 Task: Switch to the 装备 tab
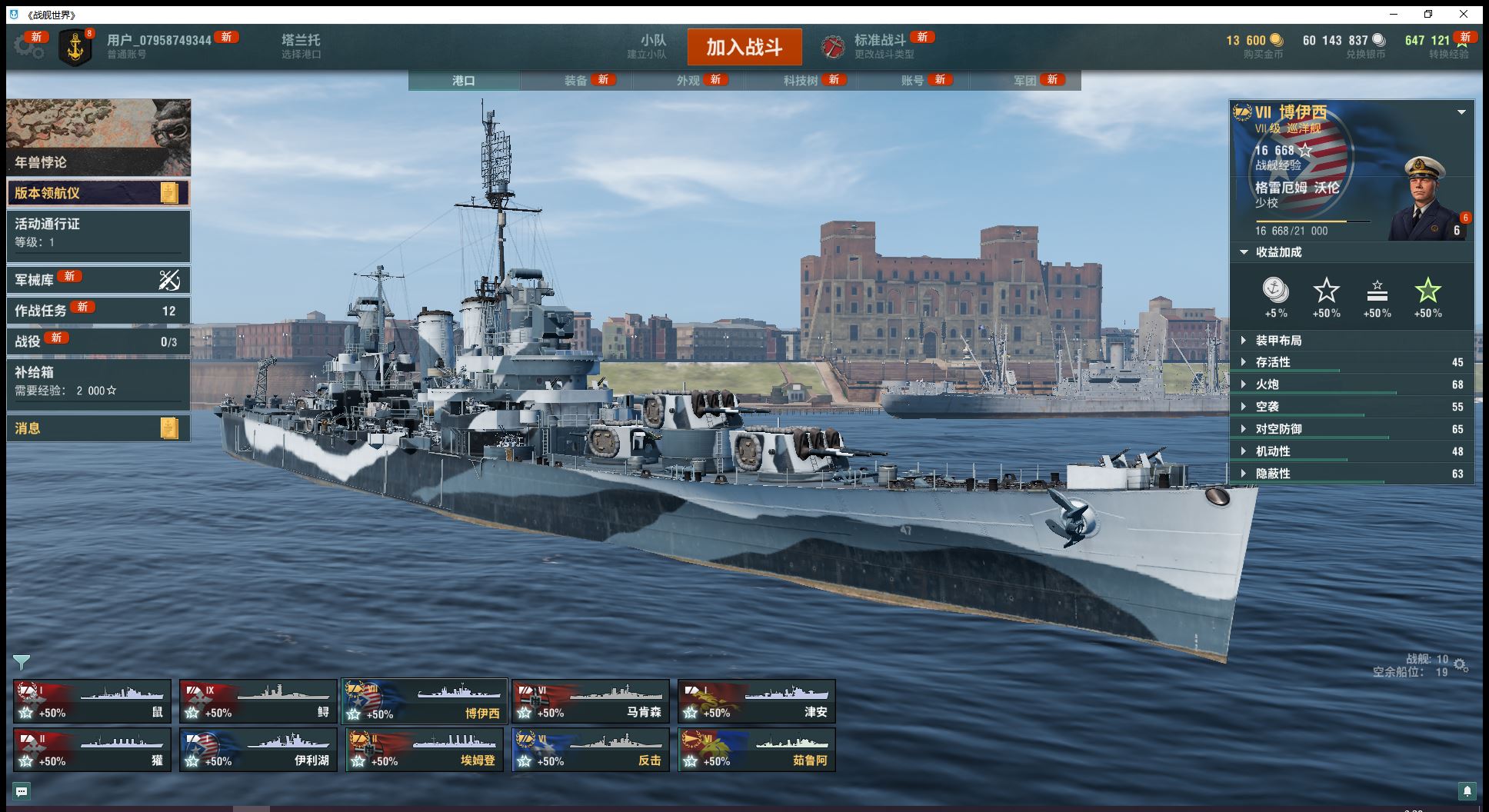[x=576, y=81]
